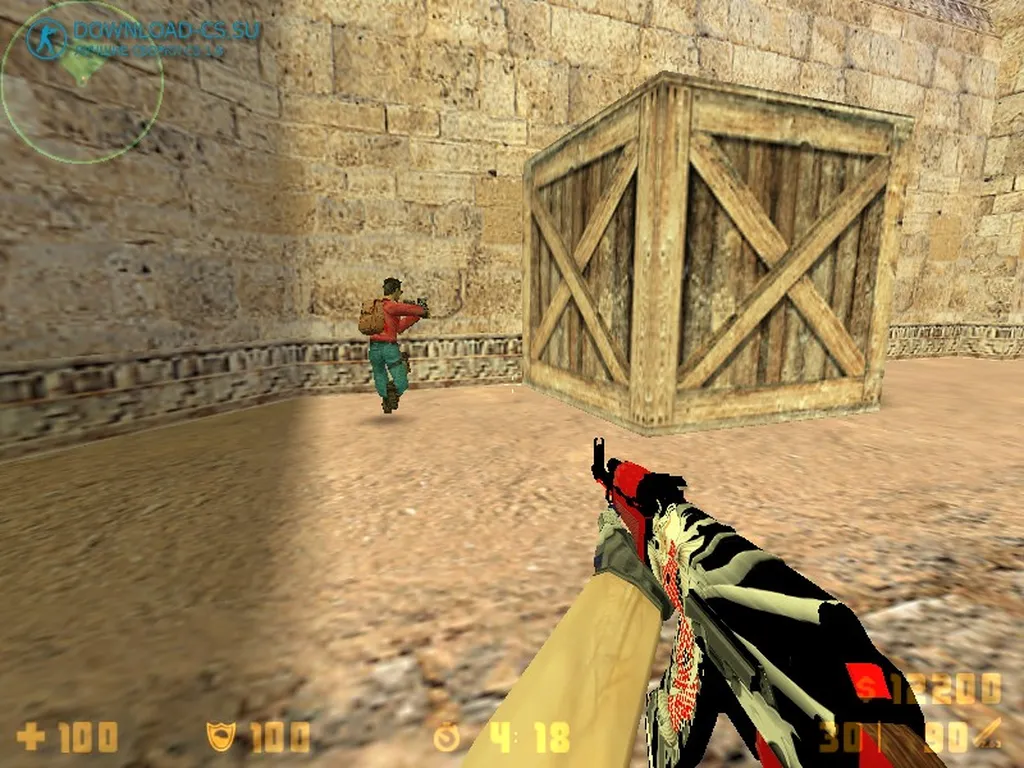
Task: Open the DOWNLOAD-CS.SU watermark link
Action: [x=166, y=29]
